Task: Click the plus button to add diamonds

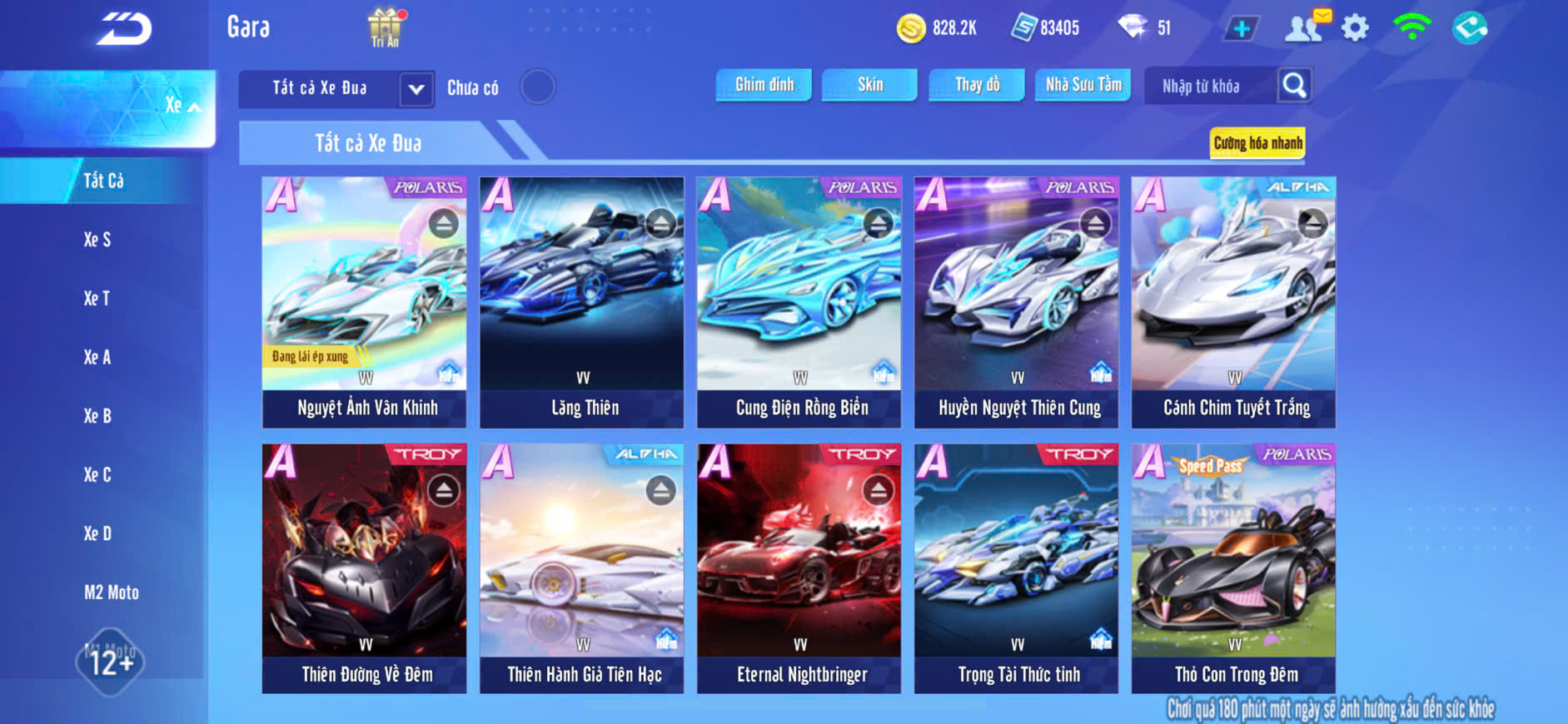Action: pyautogui.click(x=1241, y=28)
